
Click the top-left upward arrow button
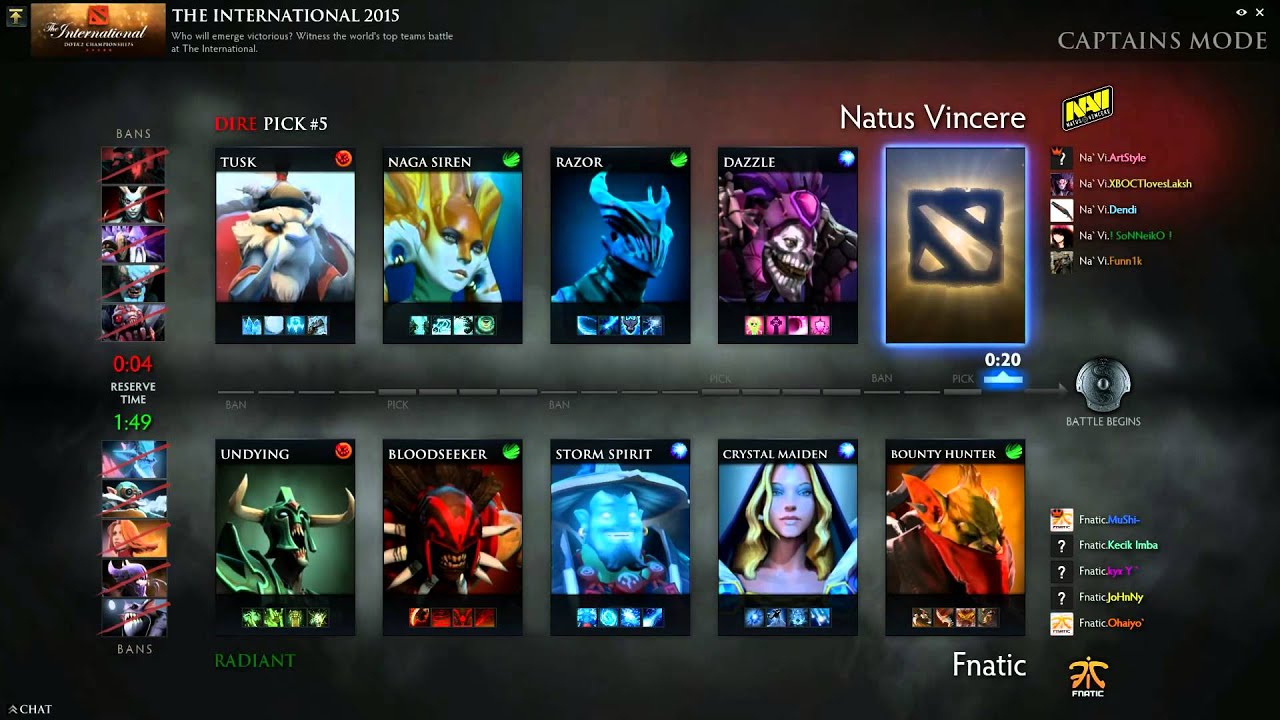point(15,16)
